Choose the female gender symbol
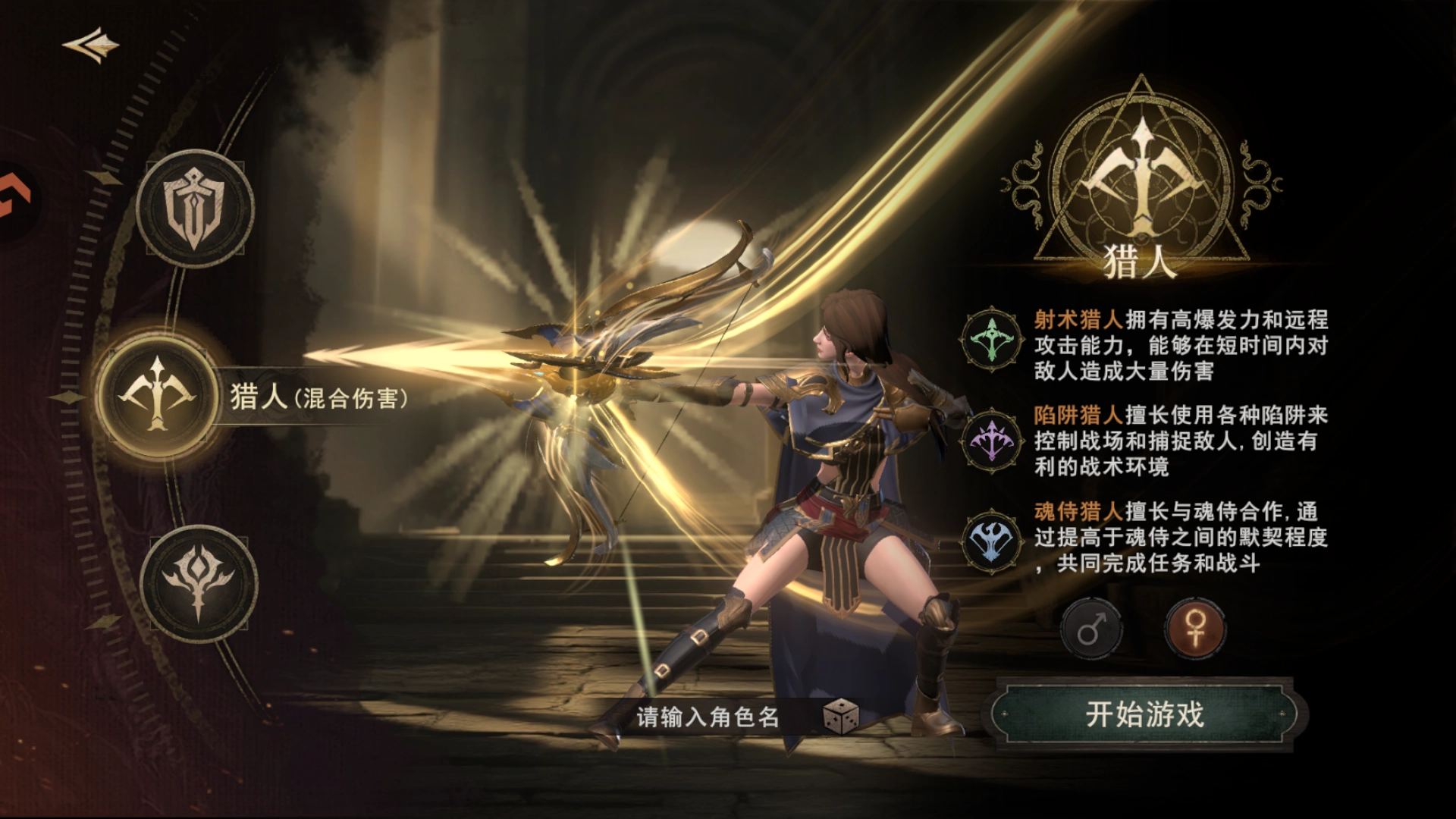Viewport: 1456px width, 819px height. click(x=1195, y=629)
